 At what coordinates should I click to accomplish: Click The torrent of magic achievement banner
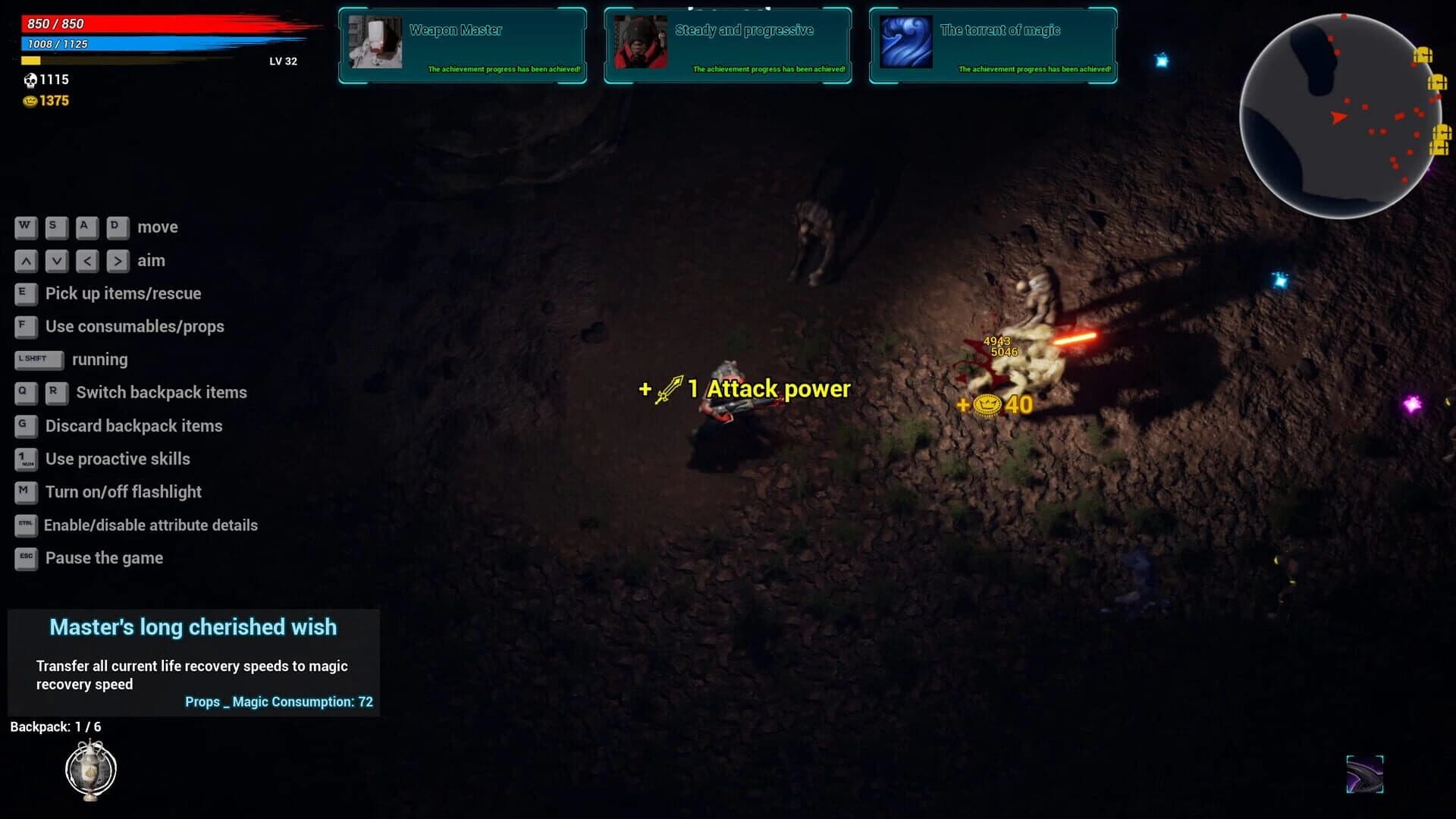pos(992,44)
